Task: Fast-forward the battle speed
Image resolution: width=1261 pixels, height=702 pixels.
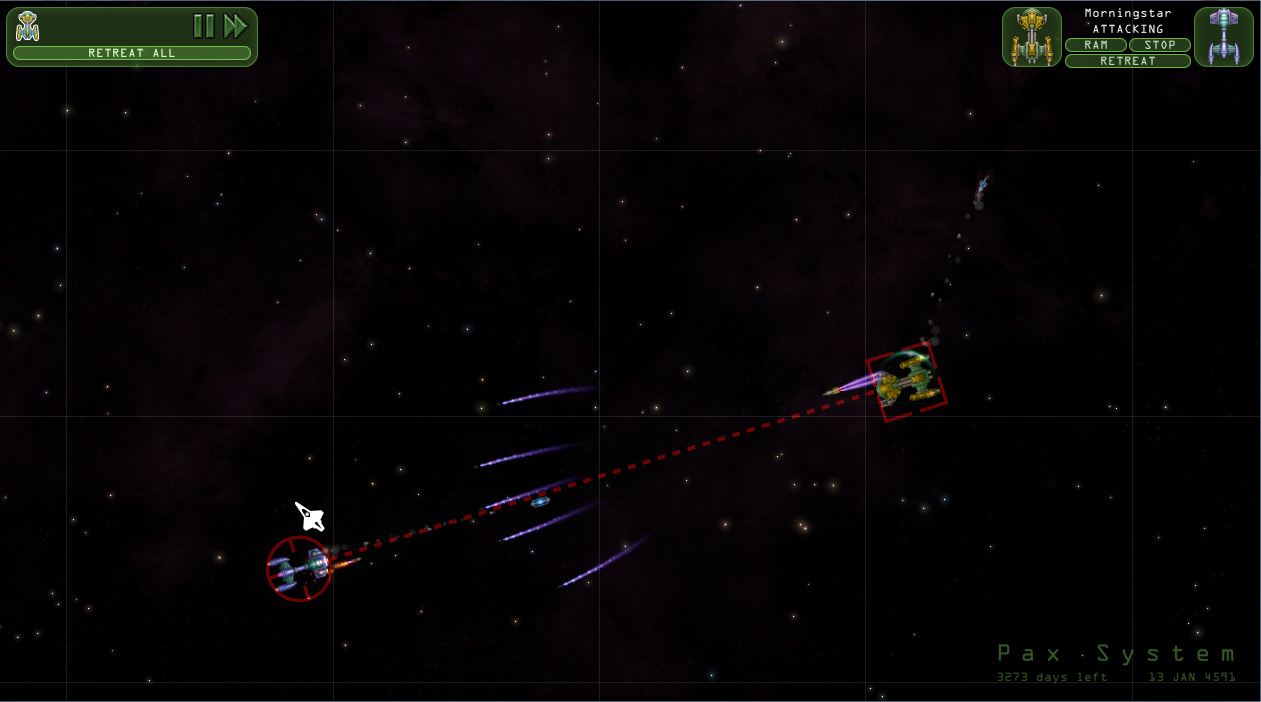Action: (236, 26)
